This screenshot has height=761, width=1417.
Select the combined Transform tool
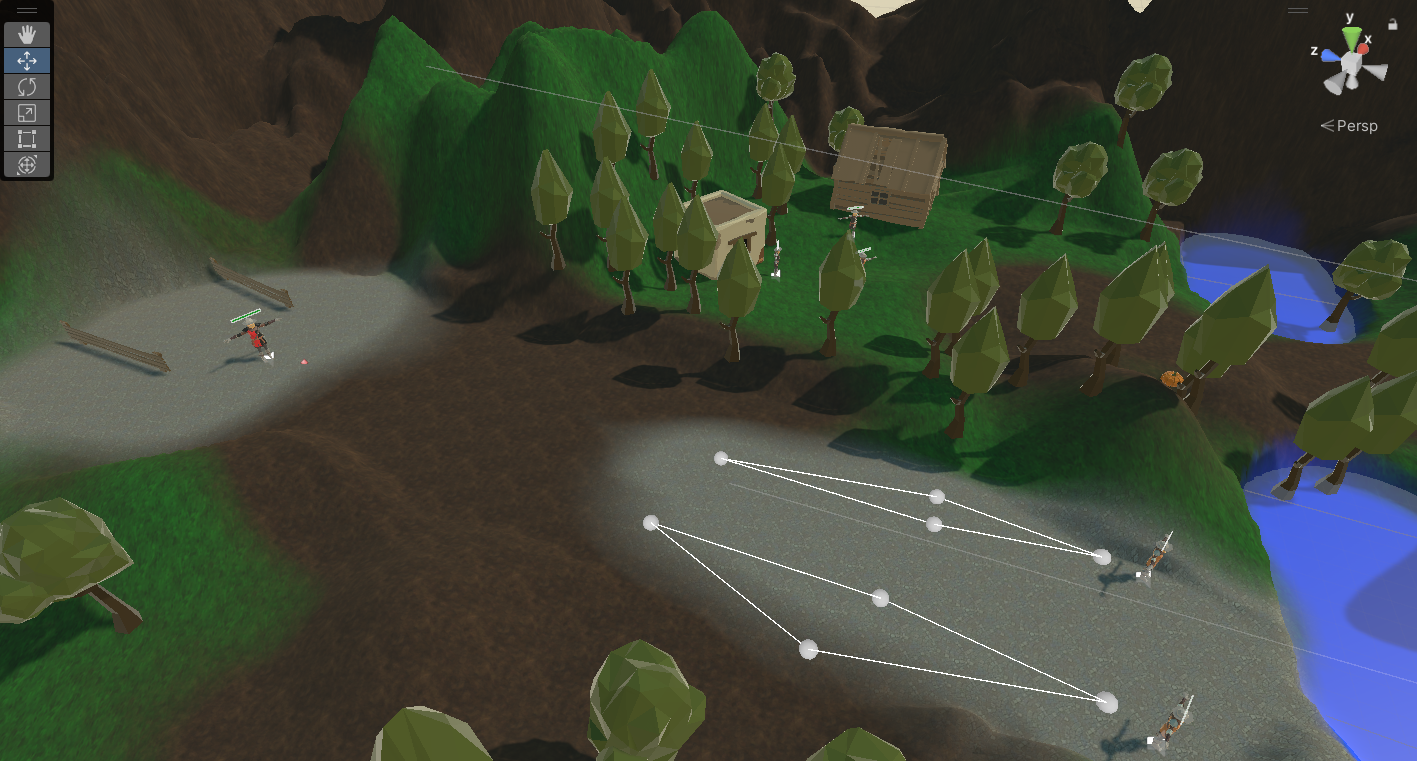click(x=27, y=164)
